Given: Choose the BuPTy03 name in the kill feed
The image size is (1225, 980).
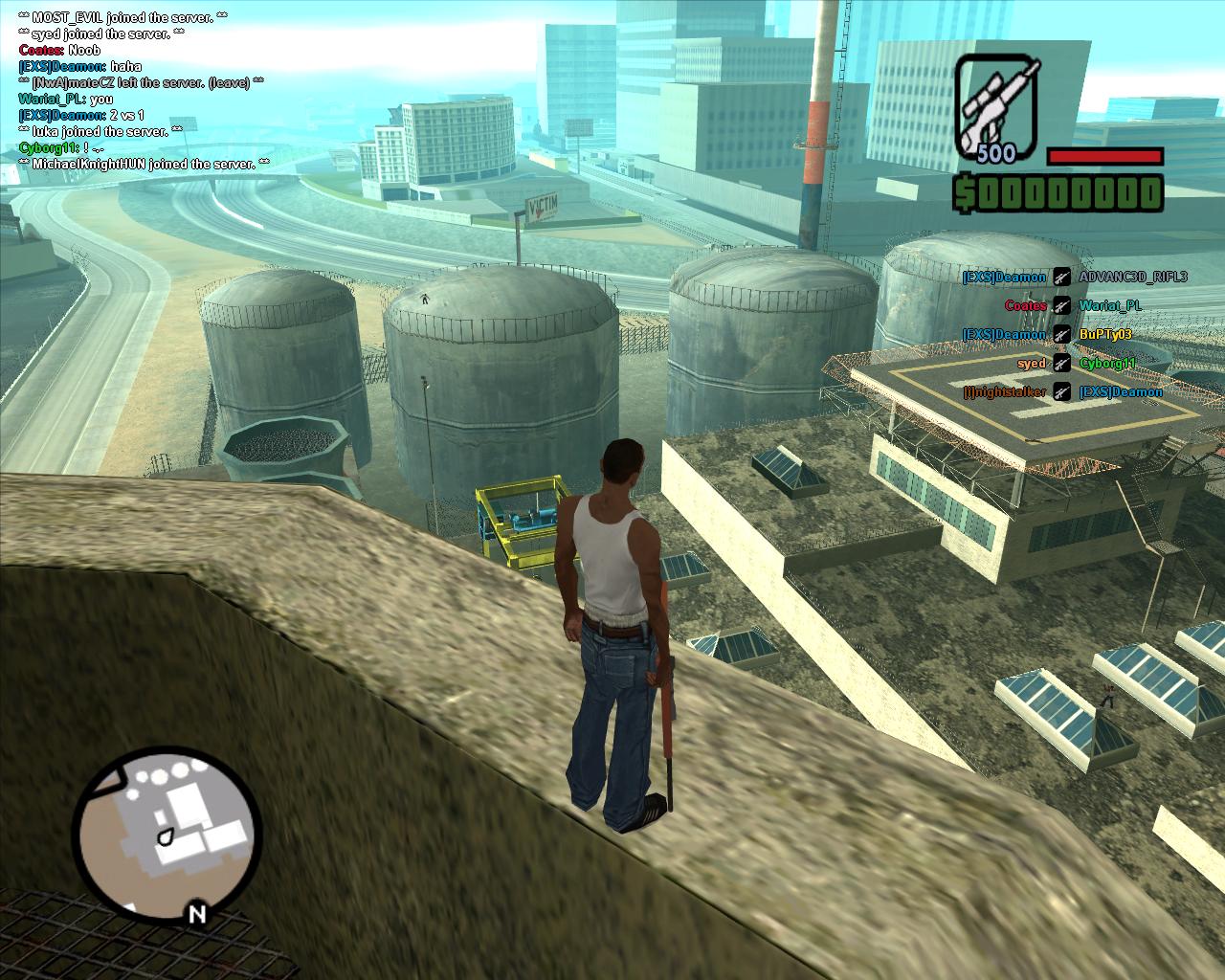Looking at the screenshot, I should coord(1105,335).
